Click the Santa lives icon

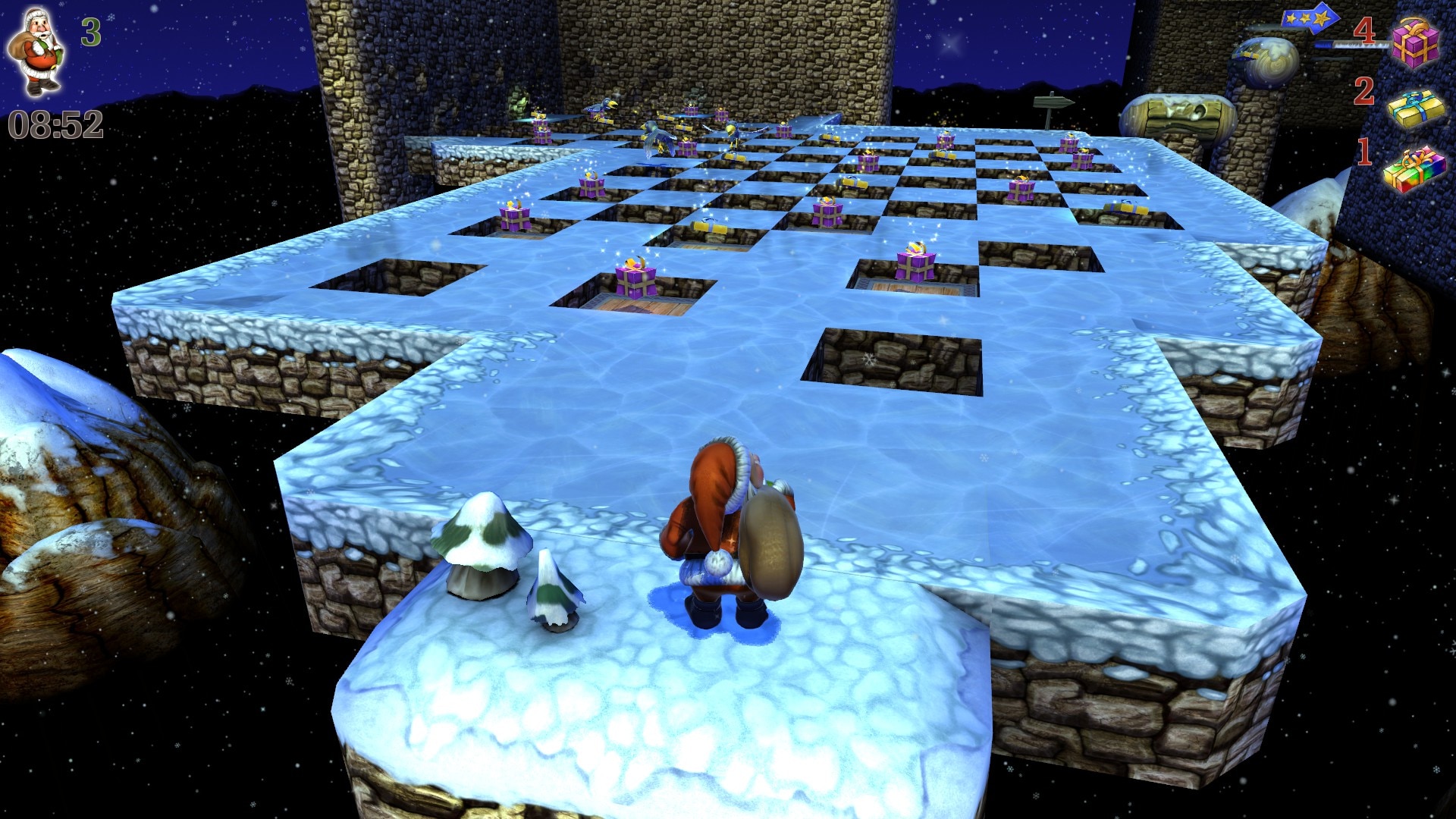pyautogui.click(x=36, y=52)
